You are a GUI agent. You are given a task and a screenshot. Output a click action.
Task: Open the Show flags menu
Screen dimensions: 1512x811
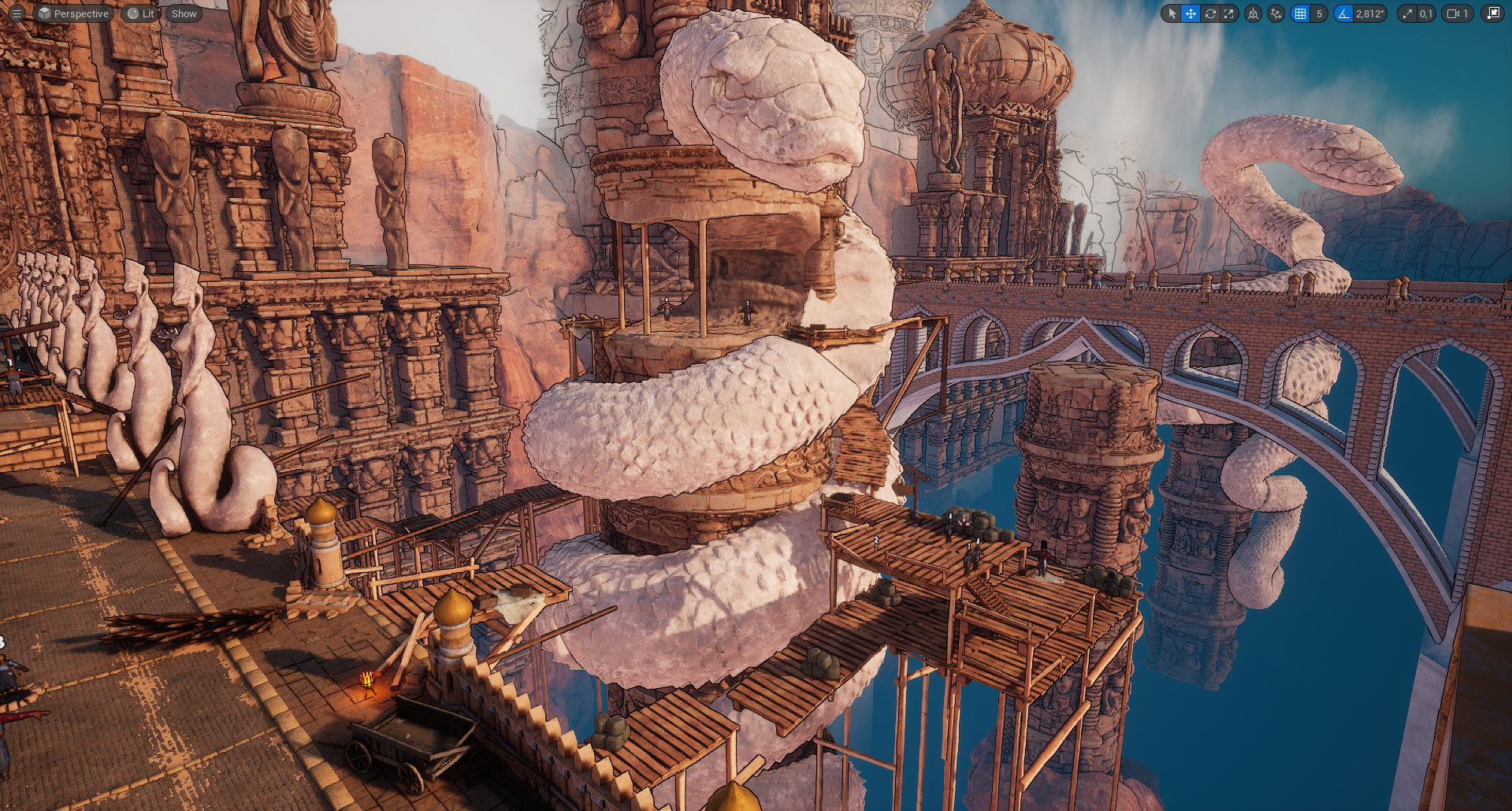pyautogui.click(x=184, y=13)
